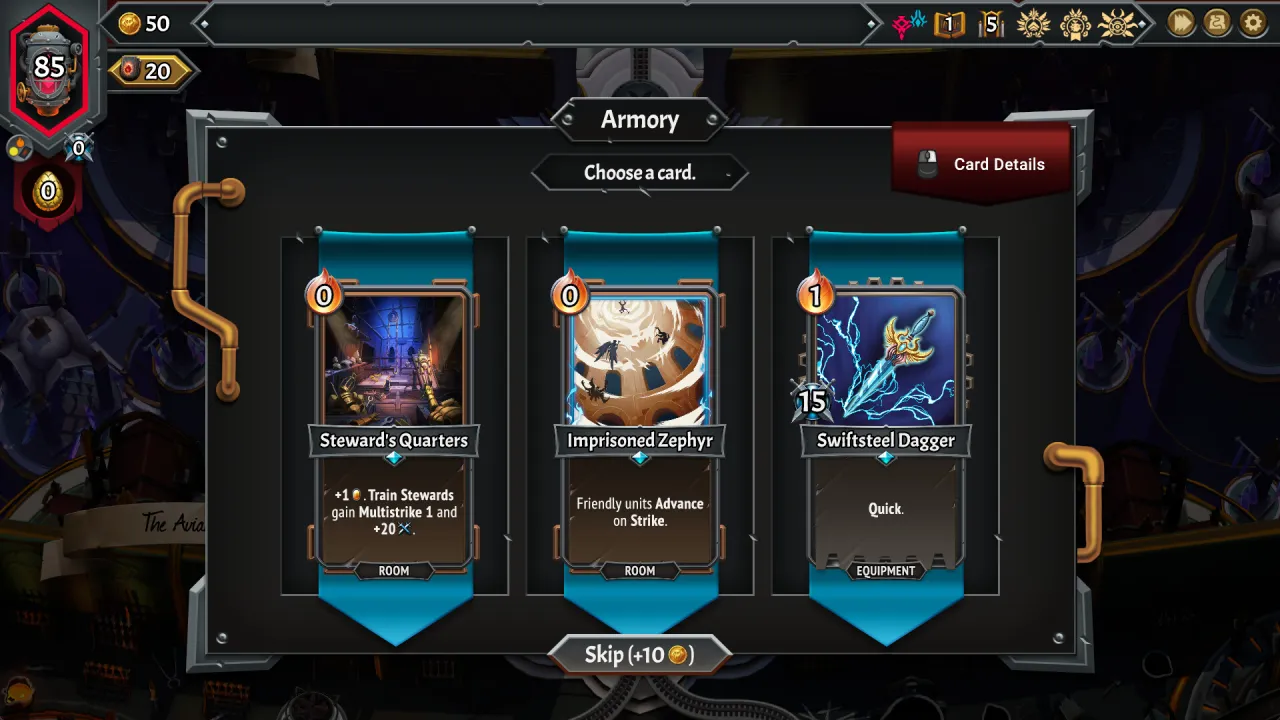Click the Card Details mouse hint
Screen dimensions: 1280x720
[x=981, y=162]
